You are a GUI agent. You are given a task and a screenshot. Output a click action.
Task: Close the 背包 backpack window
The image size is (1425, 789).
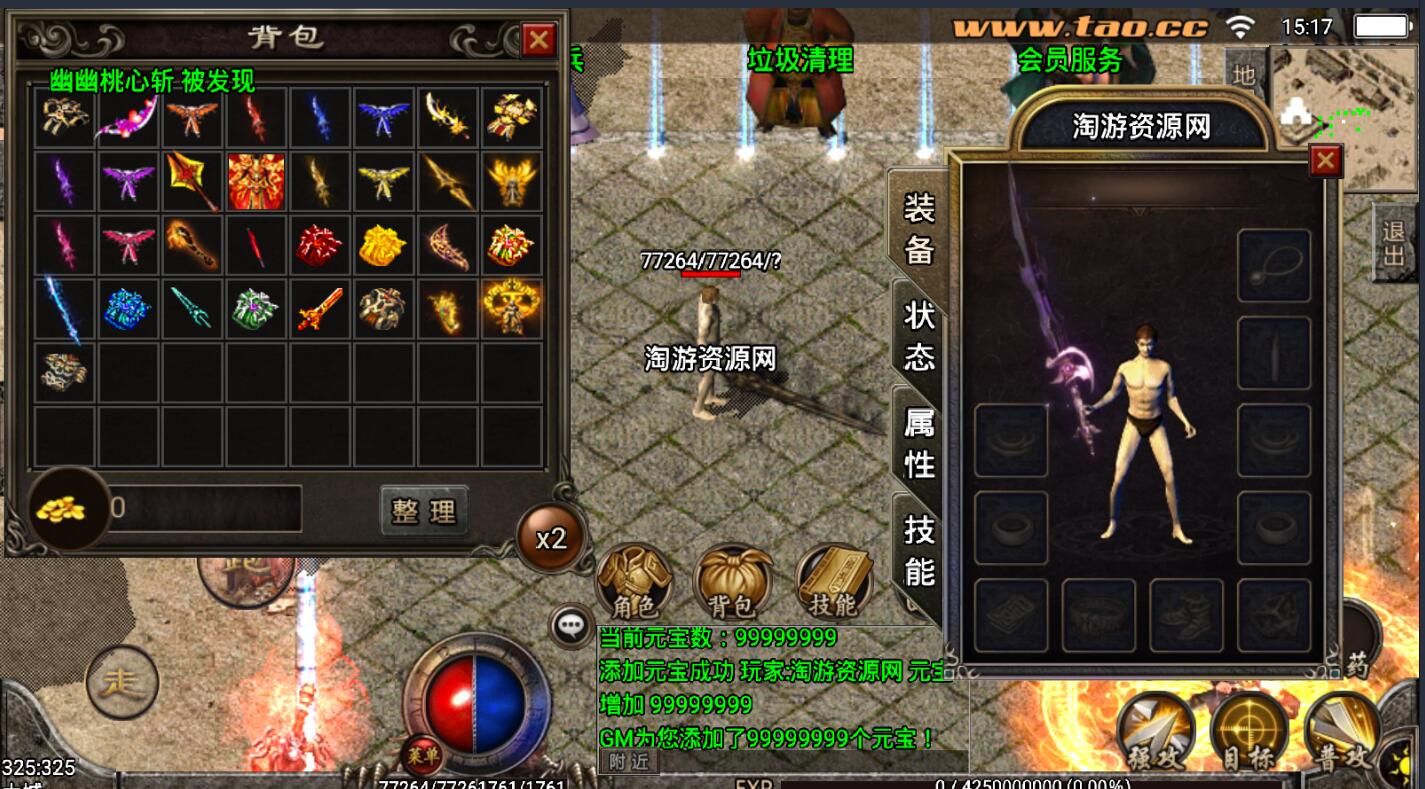[x=539, y=40]
